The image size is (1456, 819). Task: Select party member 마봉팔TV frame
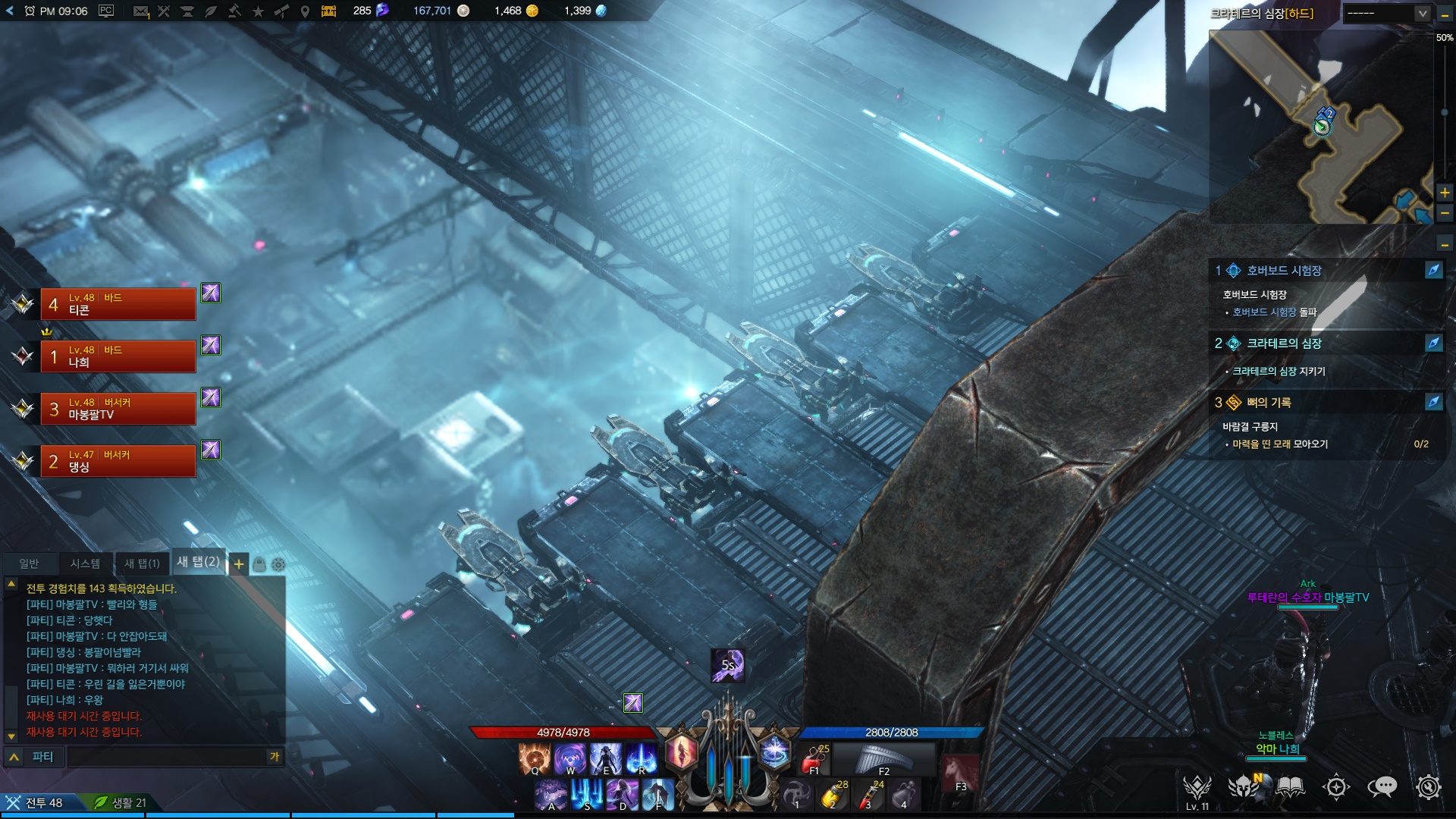[118, 409]
